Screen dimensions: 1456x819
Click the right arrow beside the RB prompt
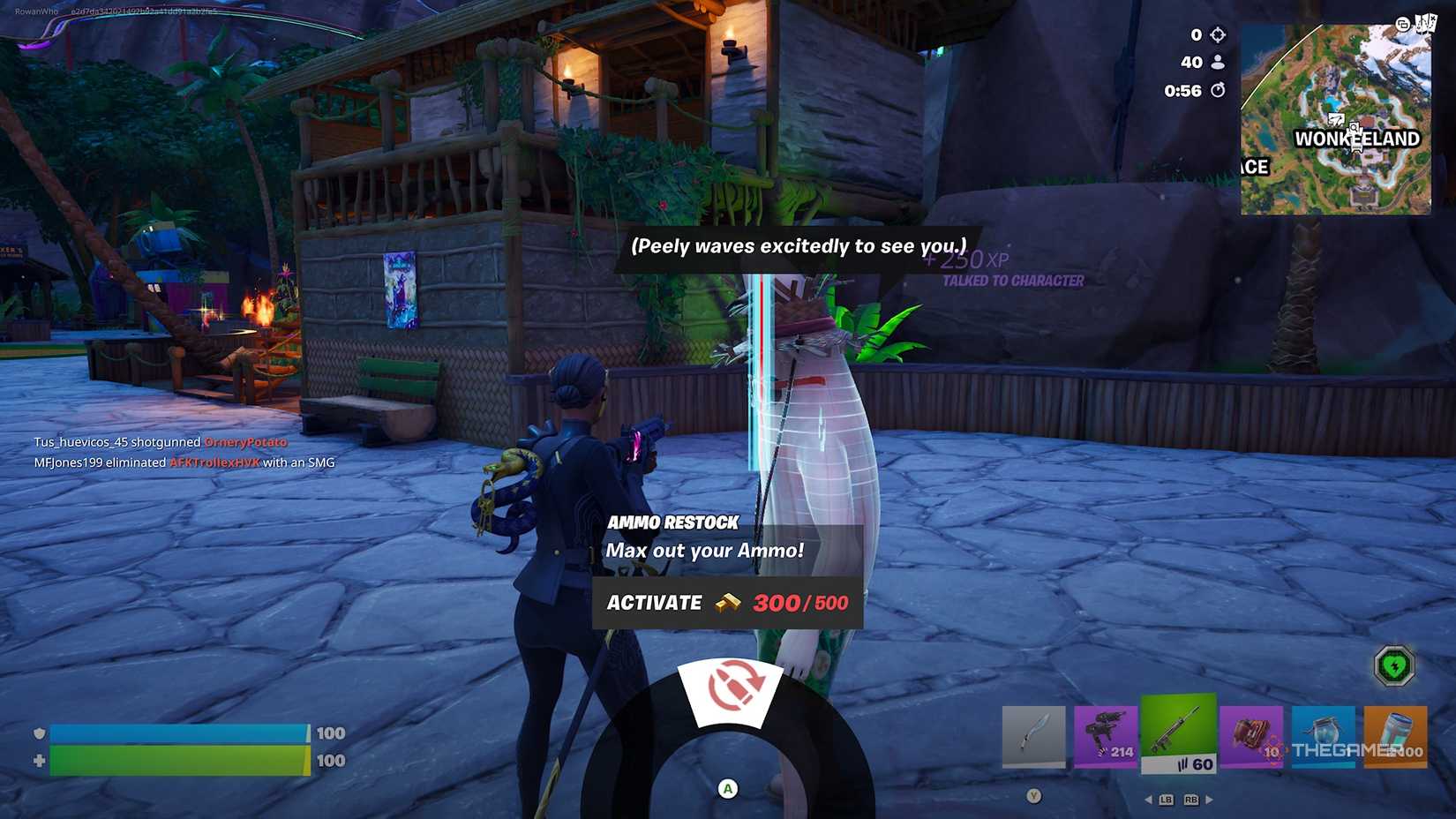pyautogui.click(x=1209, y=800)
